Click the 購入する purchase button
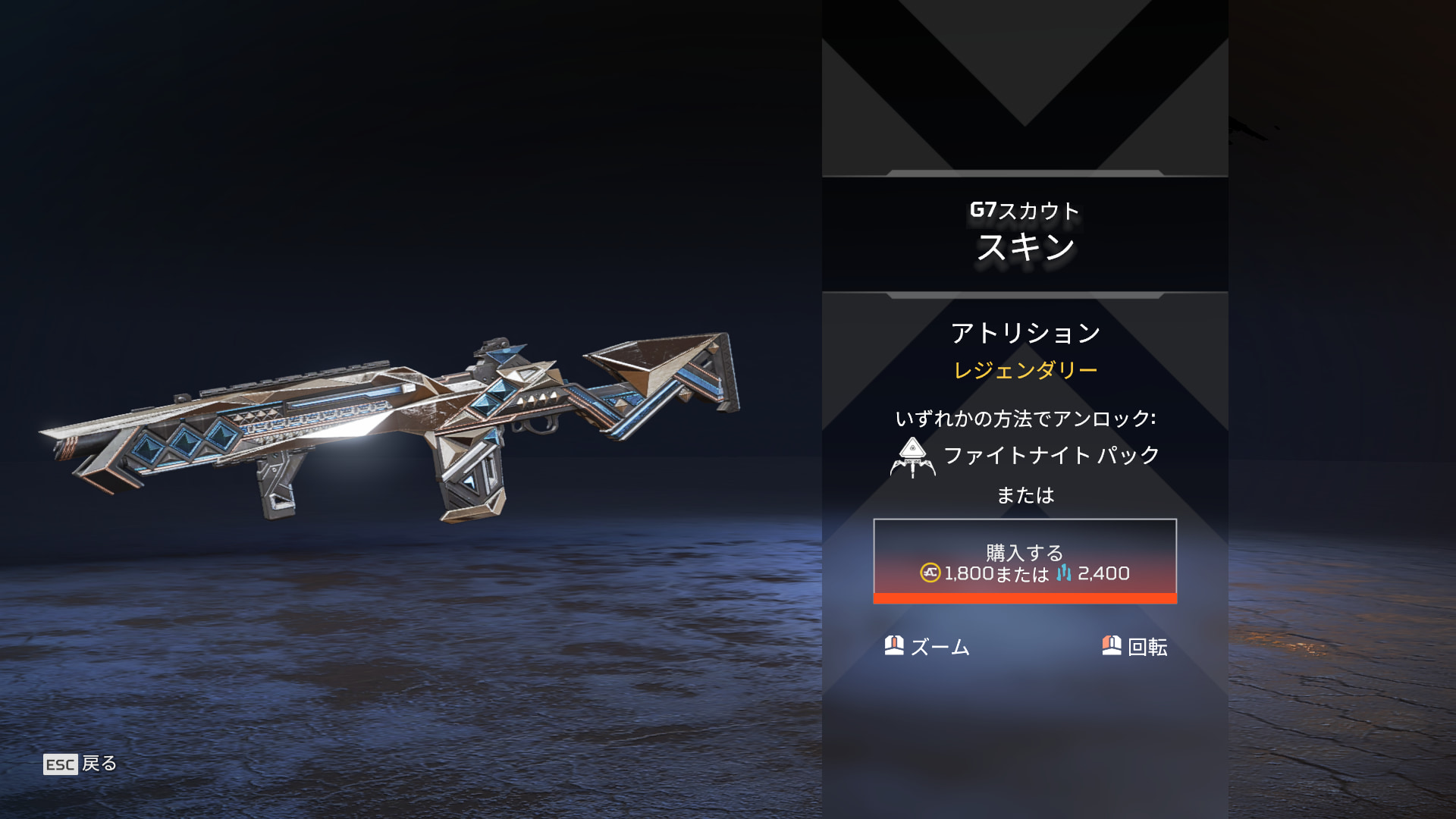The image size is (1456, 819). click(x=1025, y=561)
